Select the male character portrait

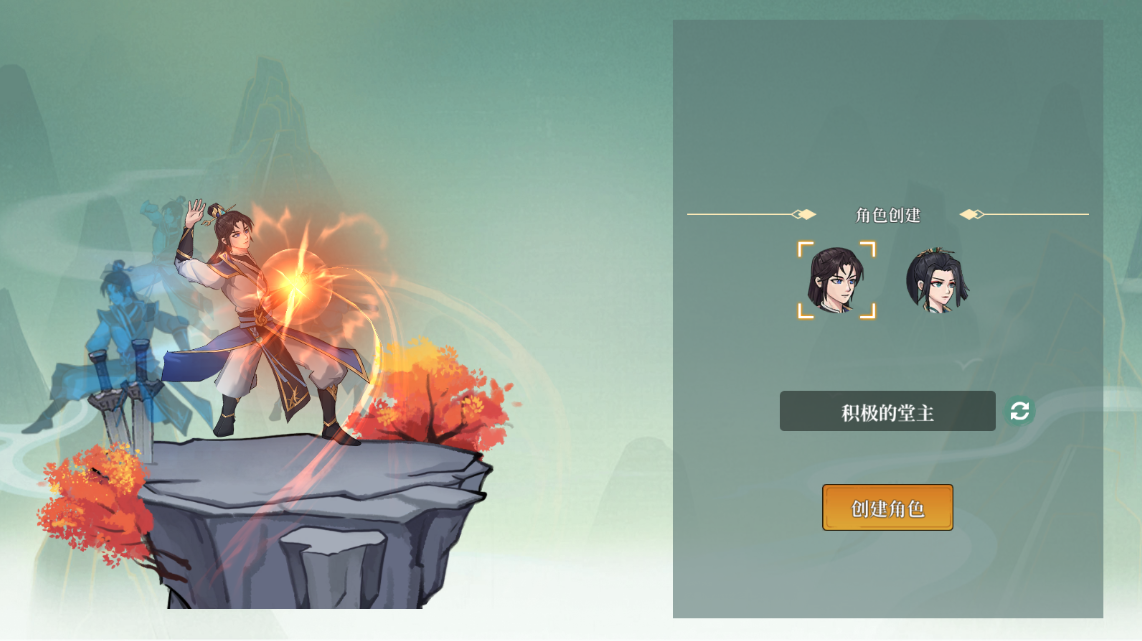836,280
